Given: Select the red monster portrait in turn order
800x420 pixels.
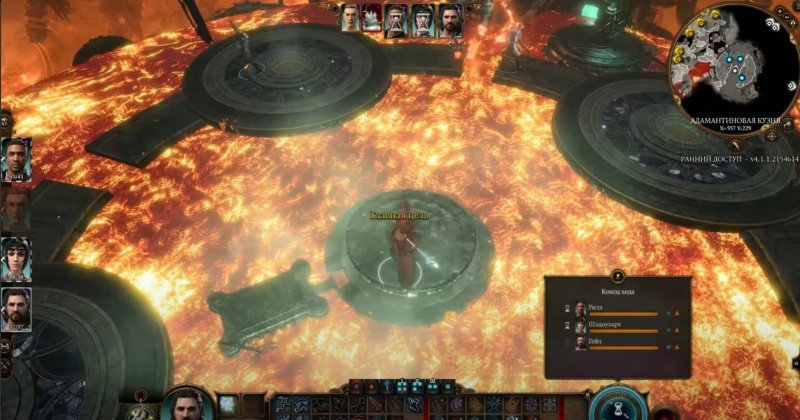Looking at the screenshot, I should click(374, 19).
